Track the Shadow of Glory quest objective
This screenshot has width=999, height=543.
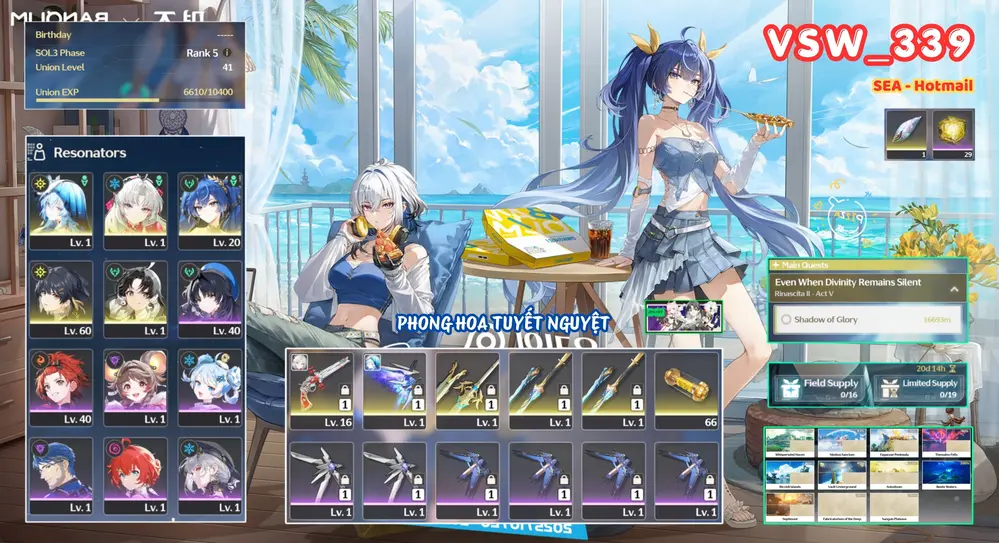867,320
